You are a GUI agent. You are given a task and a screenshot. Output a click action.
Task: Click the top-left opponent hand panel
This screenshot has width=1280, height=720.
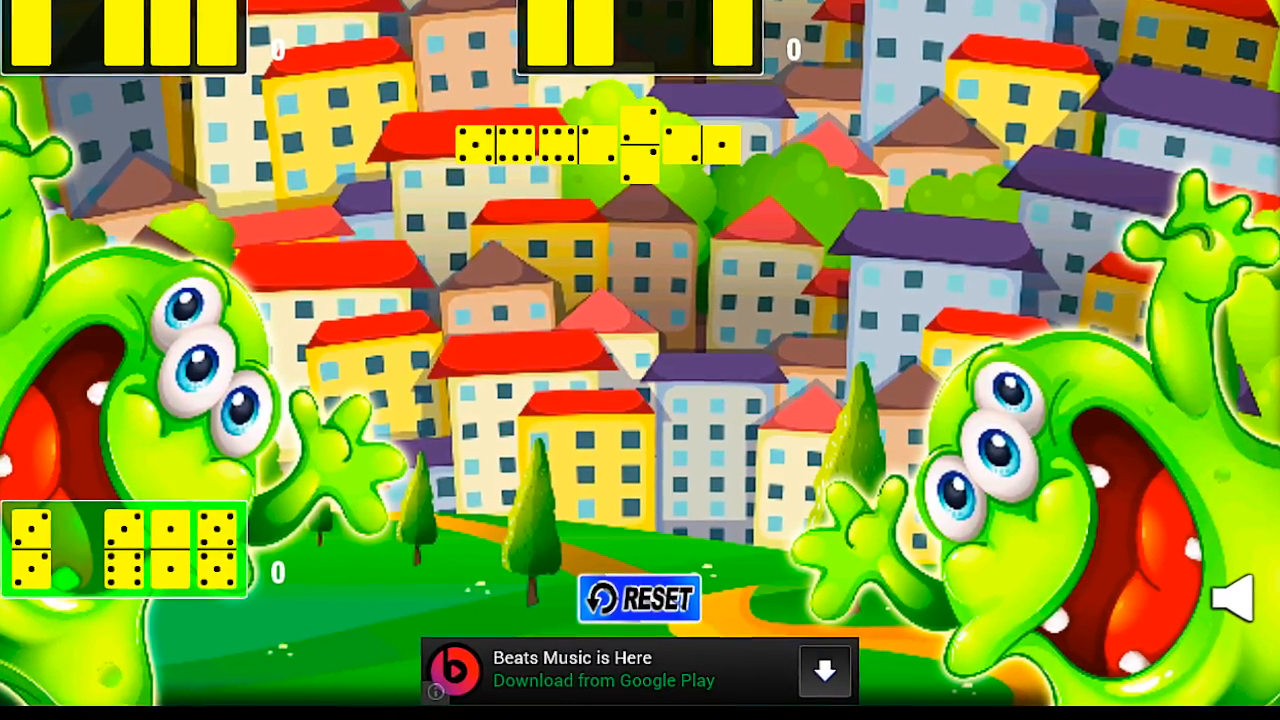pos(120,35)
